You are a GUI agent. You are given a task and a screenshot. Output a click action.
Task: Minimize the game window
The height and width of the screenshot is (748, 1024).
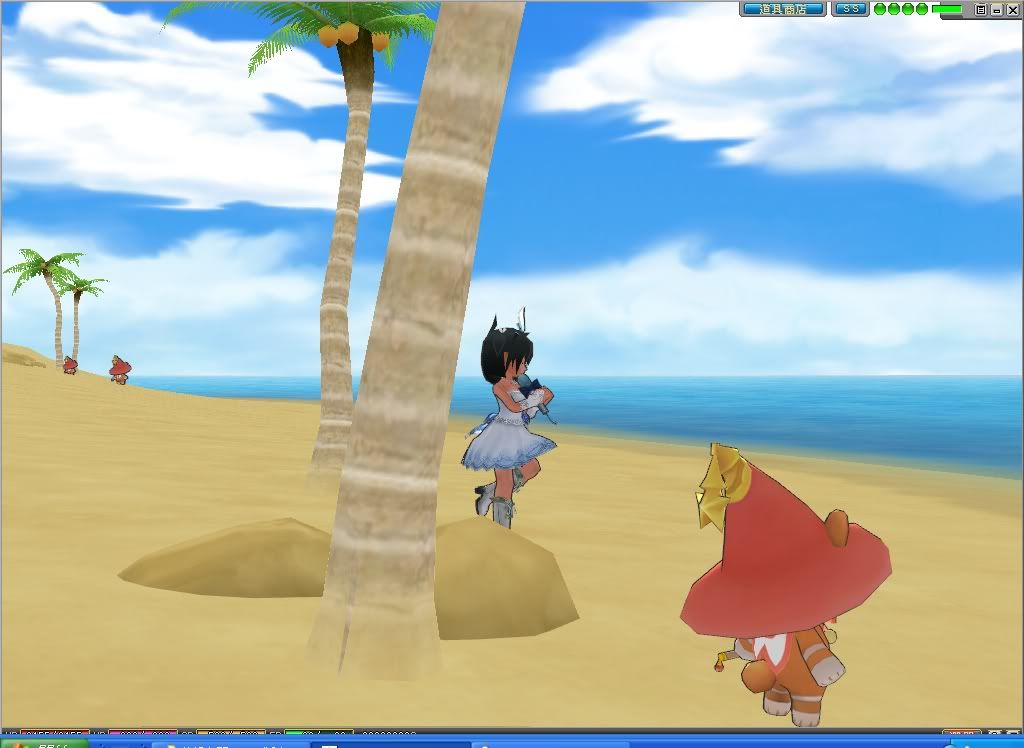pos(996,9)
